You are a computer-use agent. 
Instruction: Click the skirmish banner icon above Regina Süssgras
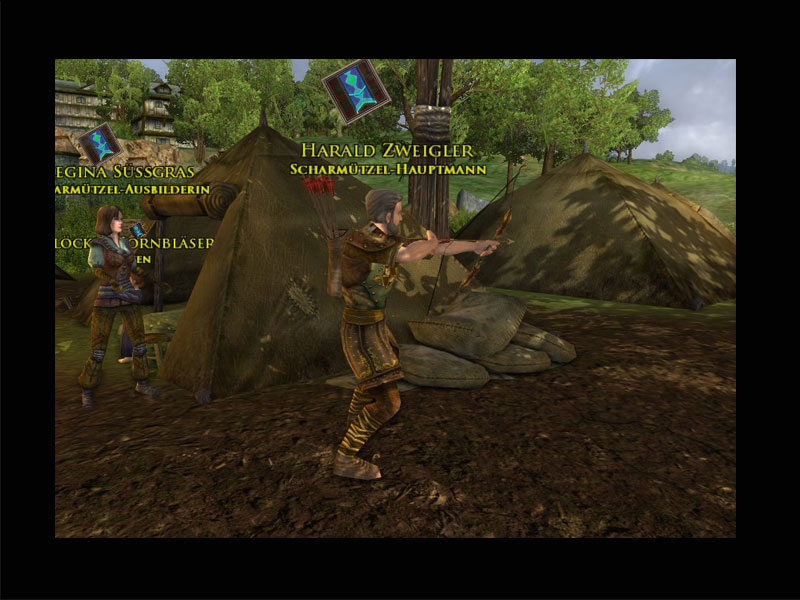(100, 143)
